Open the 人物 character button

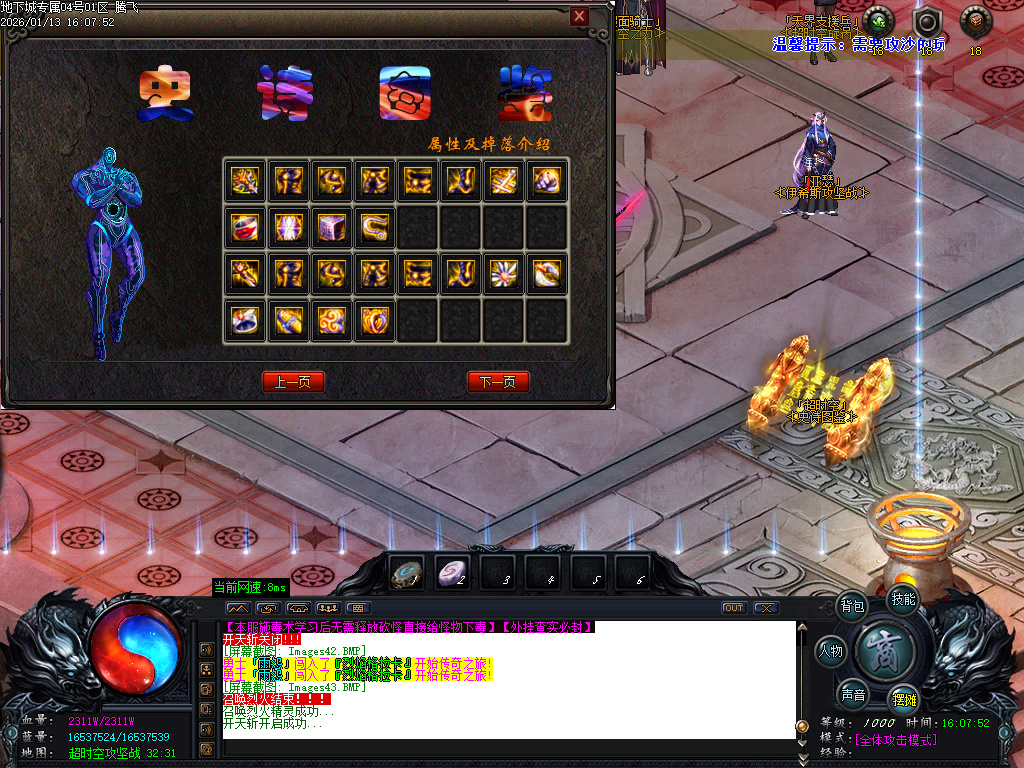click(x=831, y=652)
